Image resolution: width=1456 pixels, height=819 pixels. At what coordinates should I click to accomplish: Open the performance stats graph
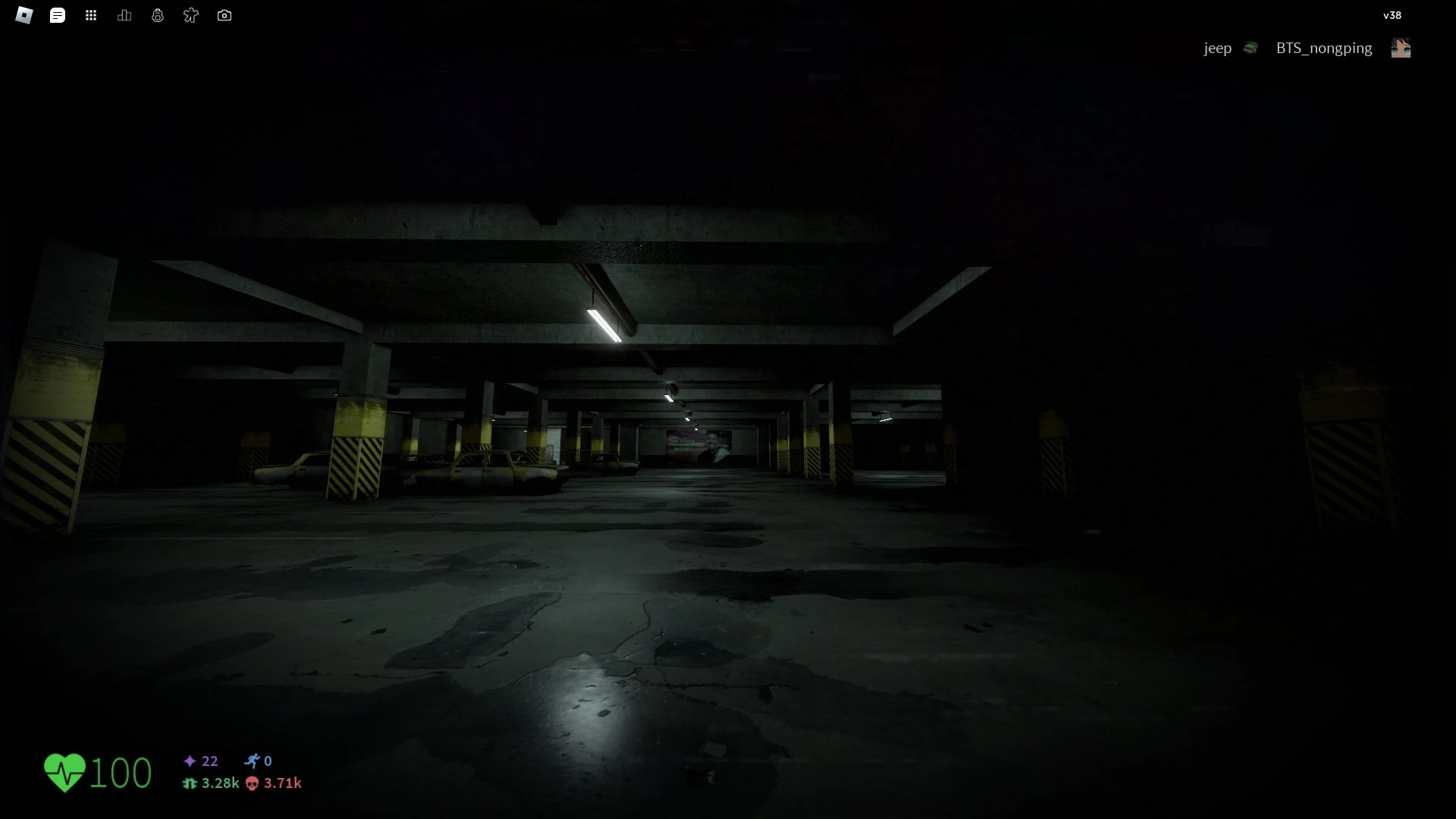pyautogui.click(x=124, y=14)
